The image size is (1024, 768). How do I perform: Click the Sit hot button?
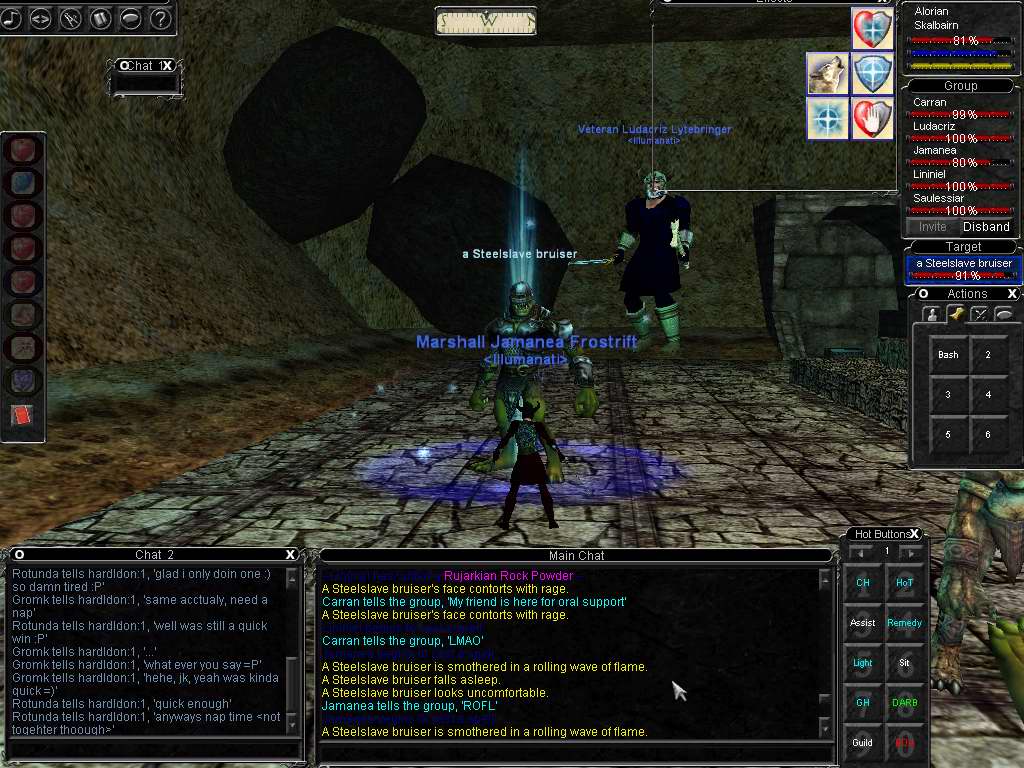904,663
